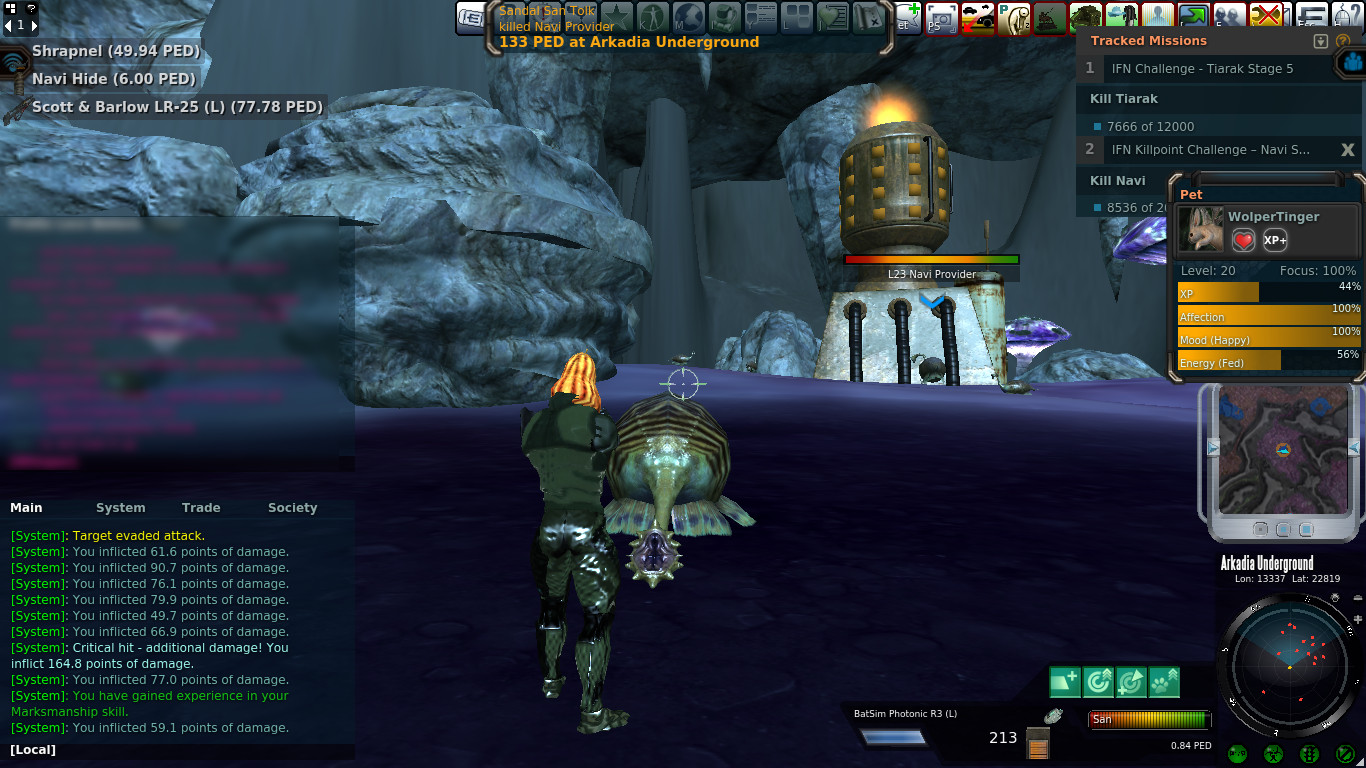Open the Trade chat tab
Viewport: 1366px width, 768px height.
coord(201,508)
